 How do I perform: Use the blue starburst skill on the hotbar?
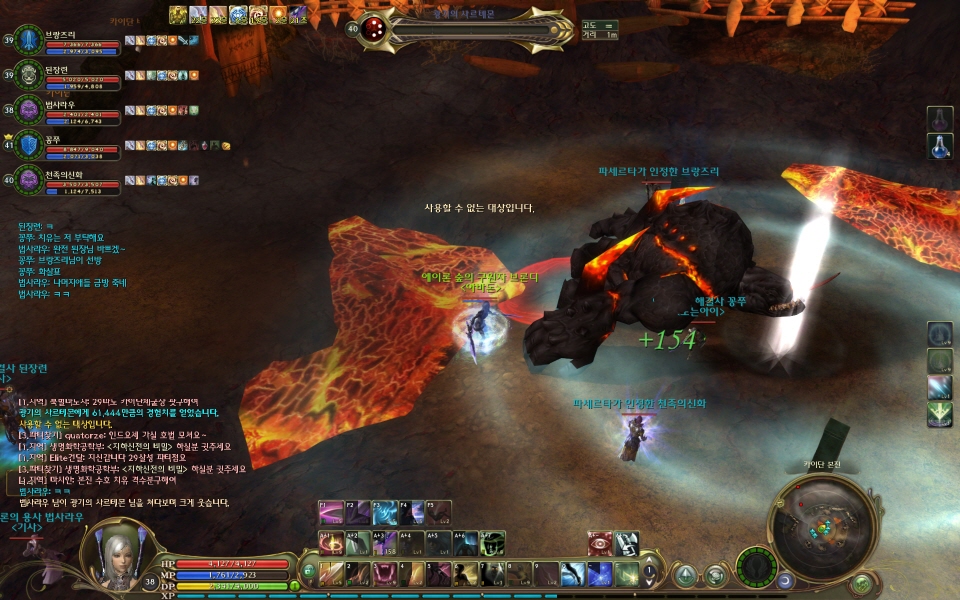(x=600, y=574)
